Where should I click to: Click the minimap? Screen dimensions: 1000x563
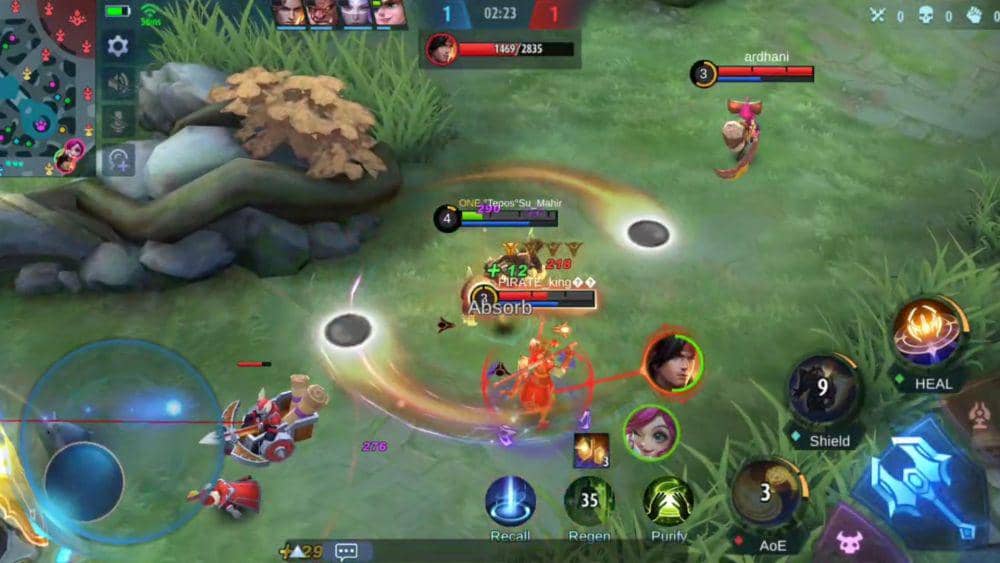click(45, 85)
